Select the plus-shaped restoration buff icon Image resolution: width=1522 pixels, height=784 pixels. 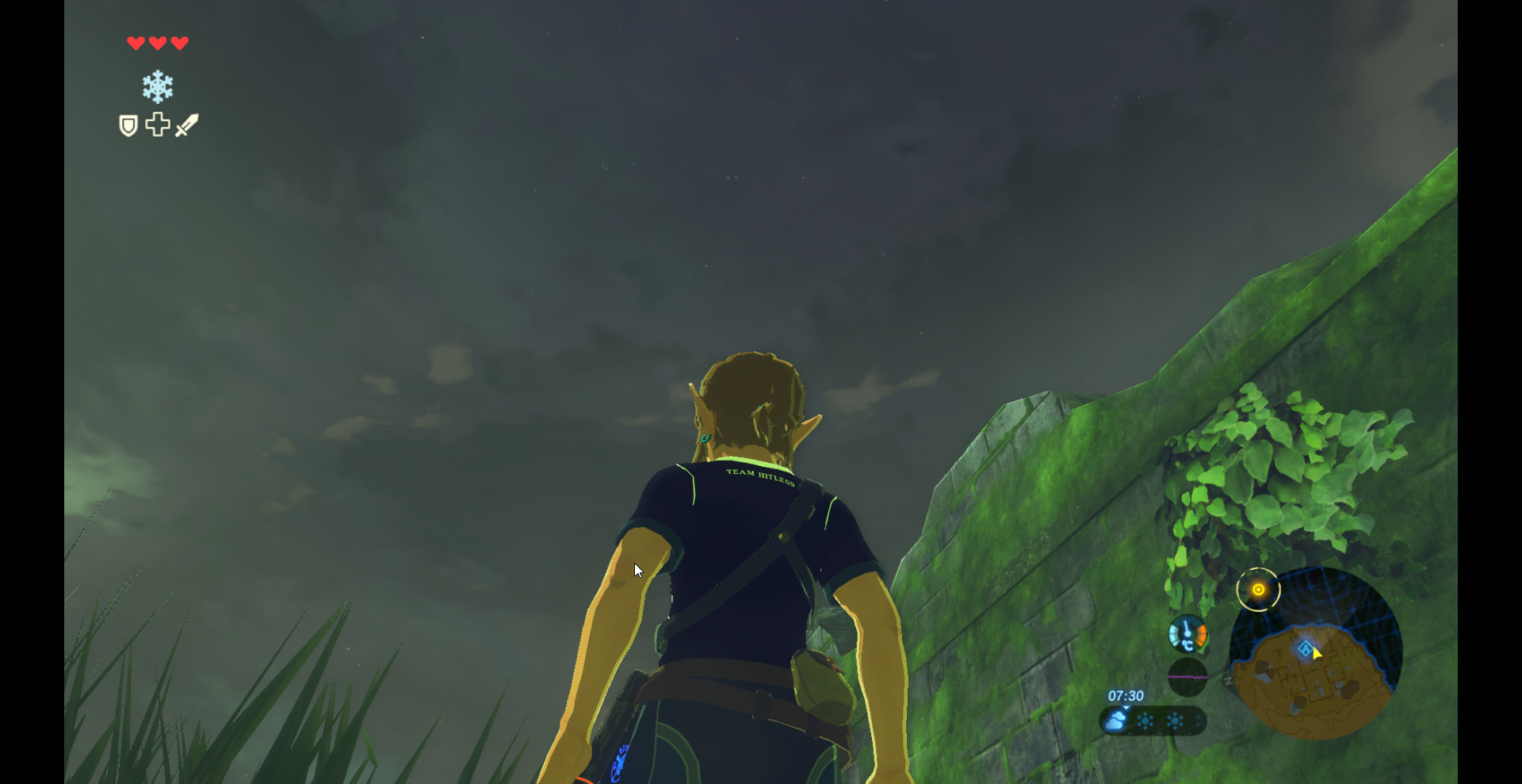pos(156,124)
